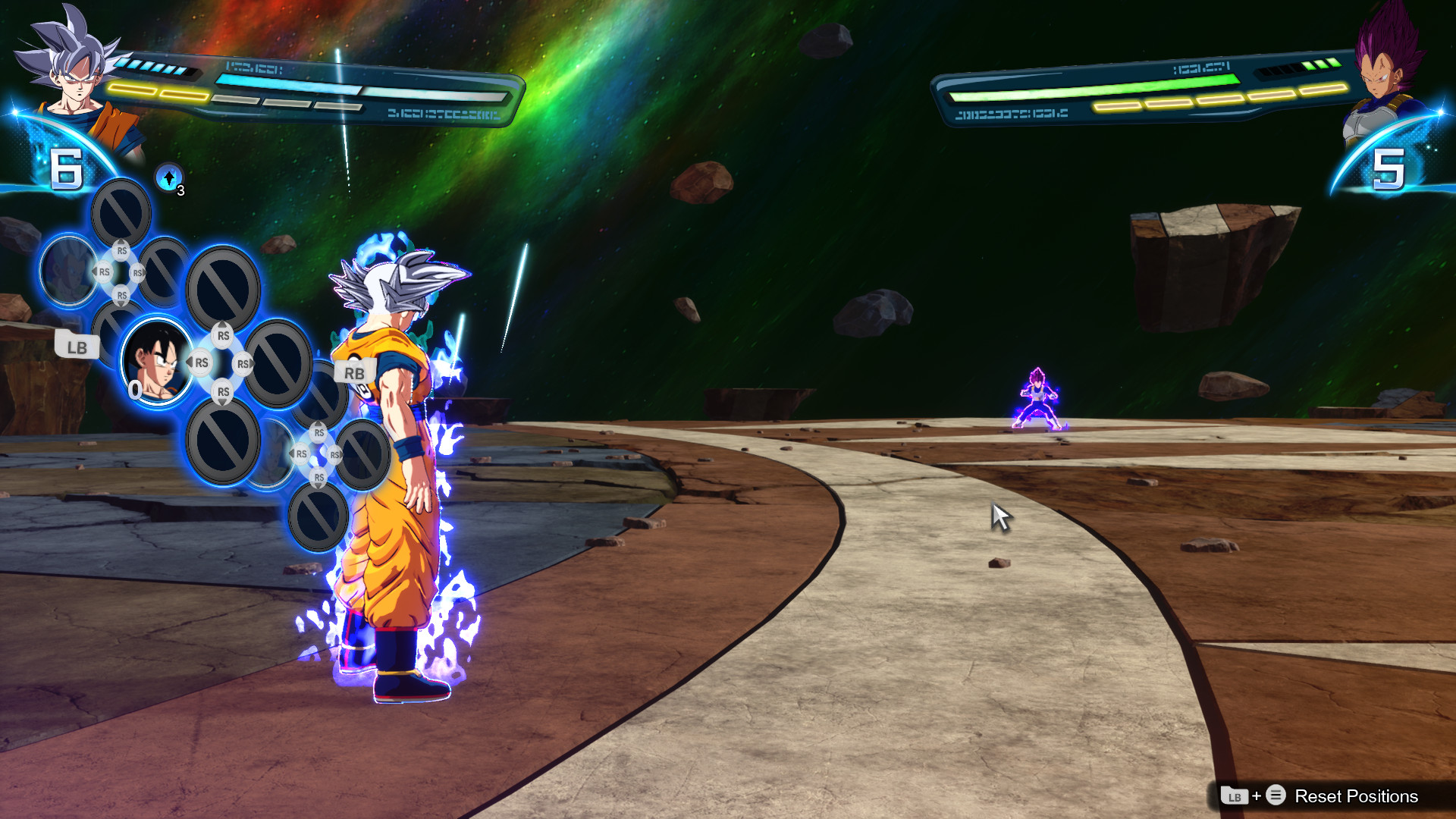This screenshot has height=819, width=1456.
Task: Click the RB shoulder button label beside Goku
Action: pyautogui.click(x=354, y=372)
